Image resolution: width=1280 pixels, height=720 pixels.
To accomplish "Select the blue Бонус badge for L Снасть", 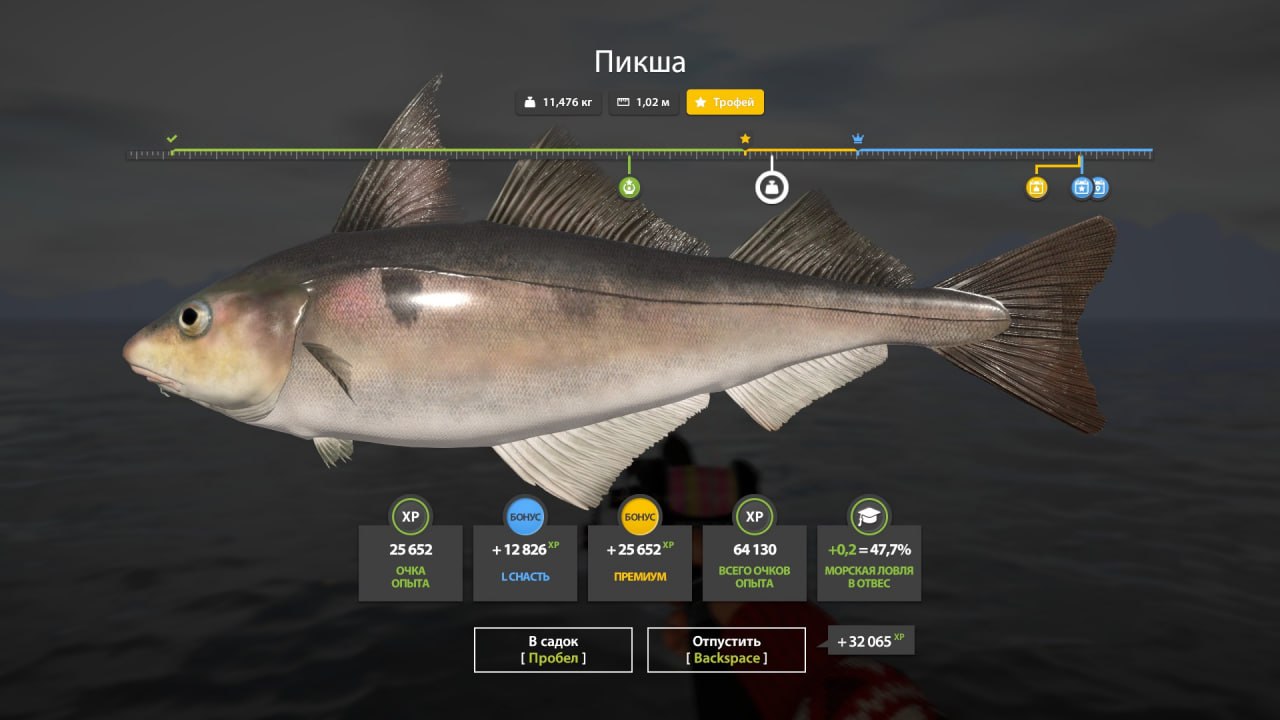I will tap(525, 517).
